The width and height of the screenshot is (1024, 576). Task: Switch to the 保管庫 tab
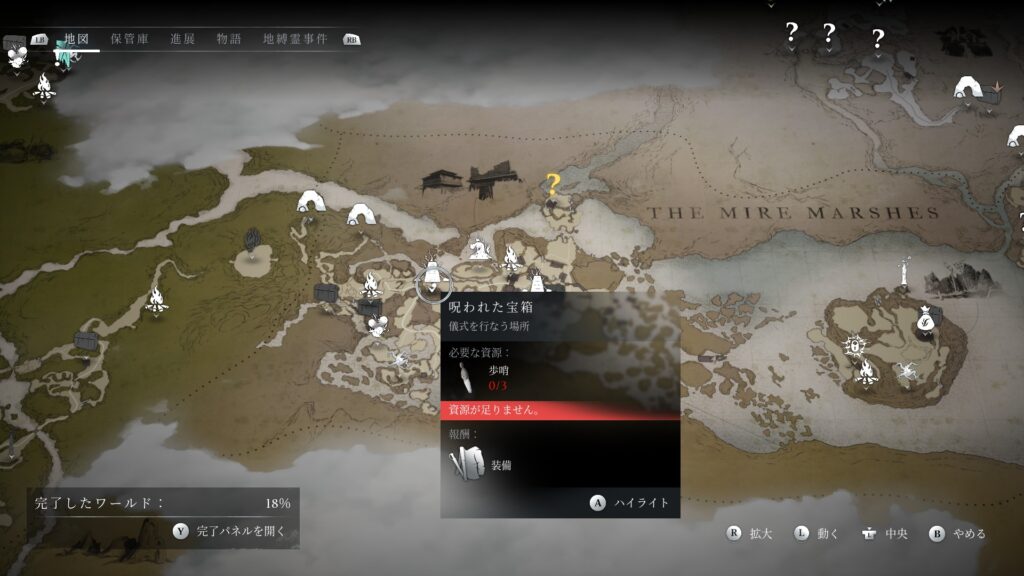pos(130,39)
